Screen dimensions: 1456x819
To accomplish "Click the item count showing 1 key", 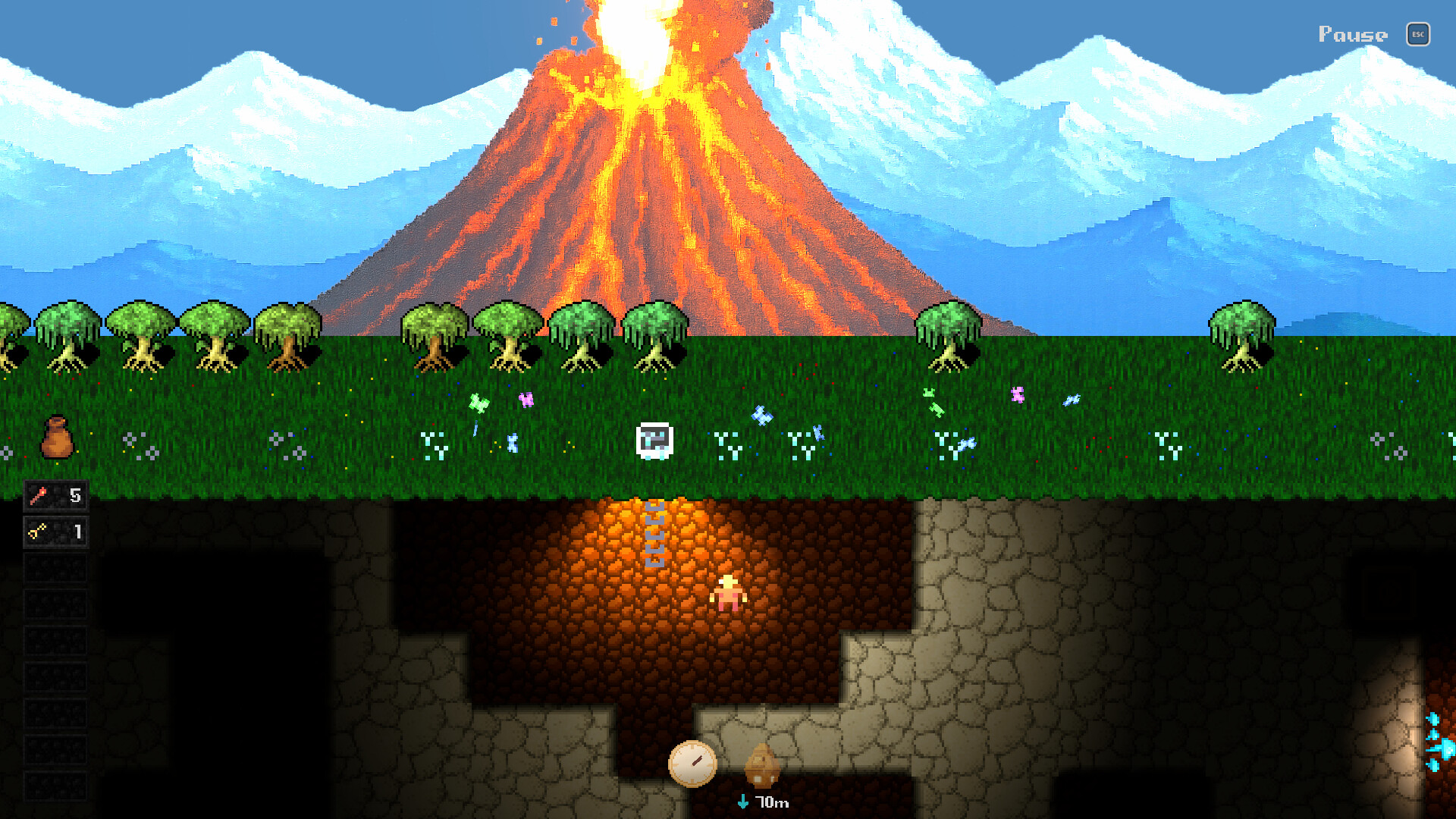I will [x=79, y=532].
